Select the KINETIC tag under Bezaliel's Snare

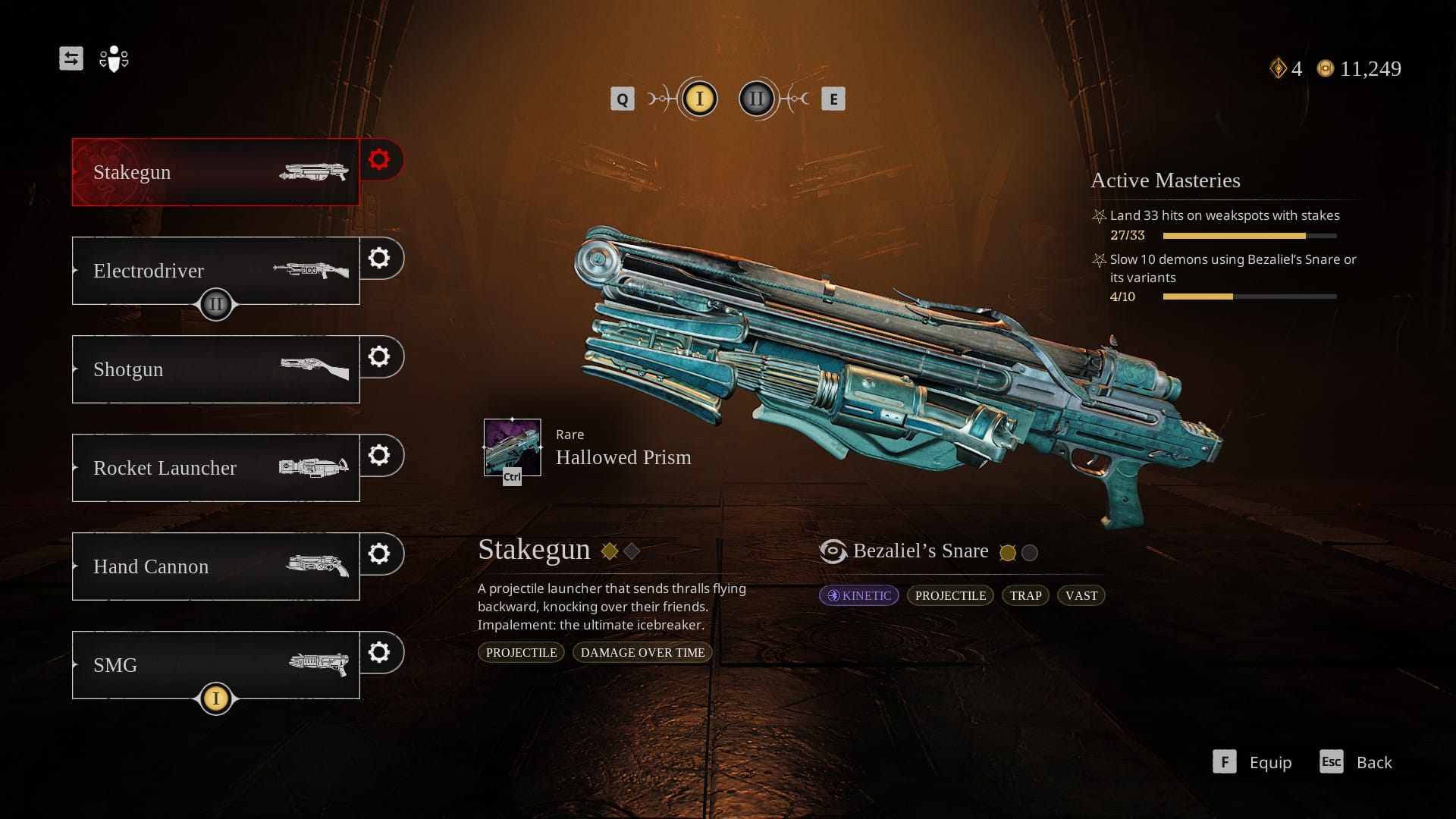tap(859, 595)
